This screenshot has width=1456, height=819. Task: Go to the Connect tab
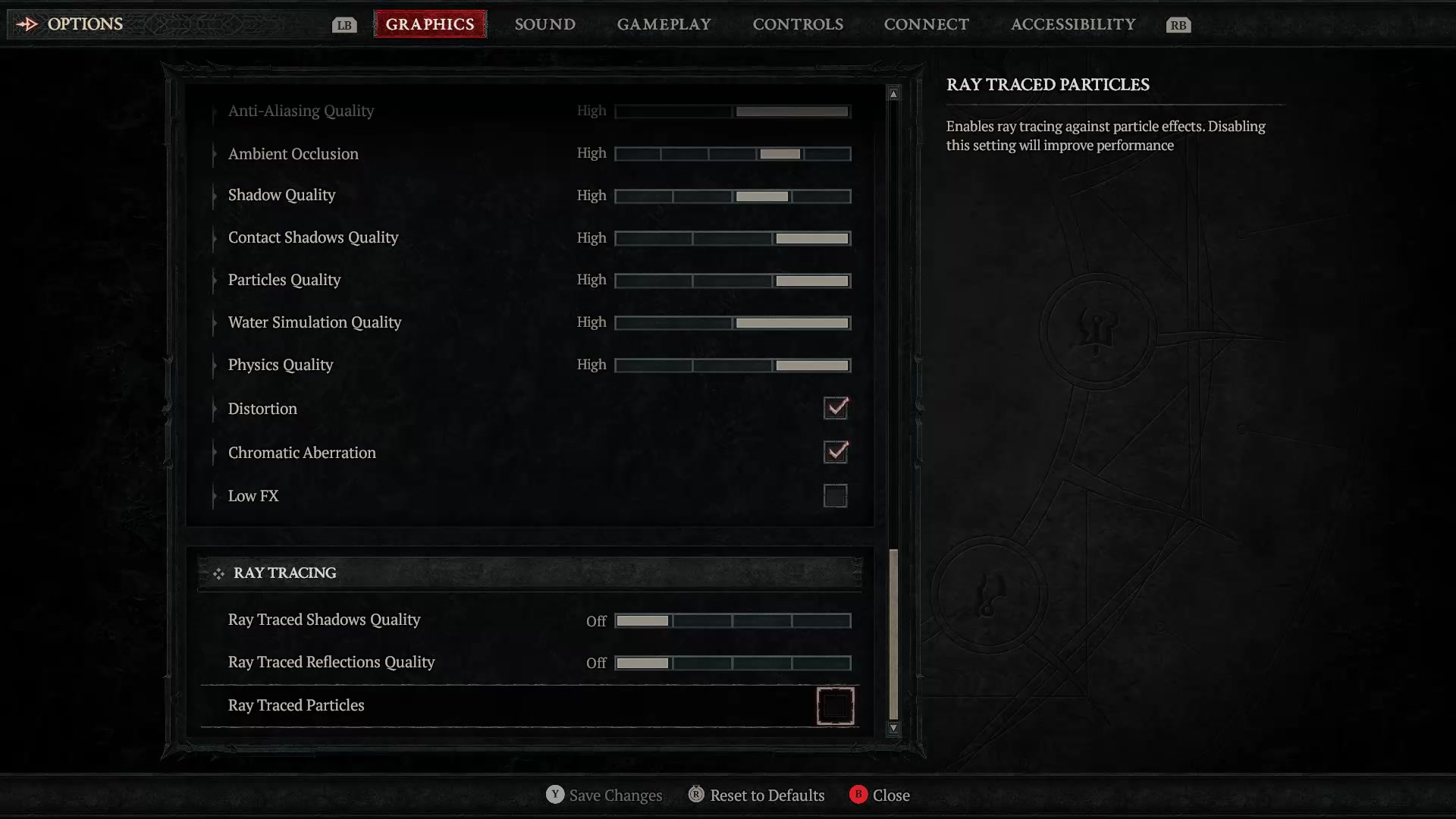coord(926,24)
